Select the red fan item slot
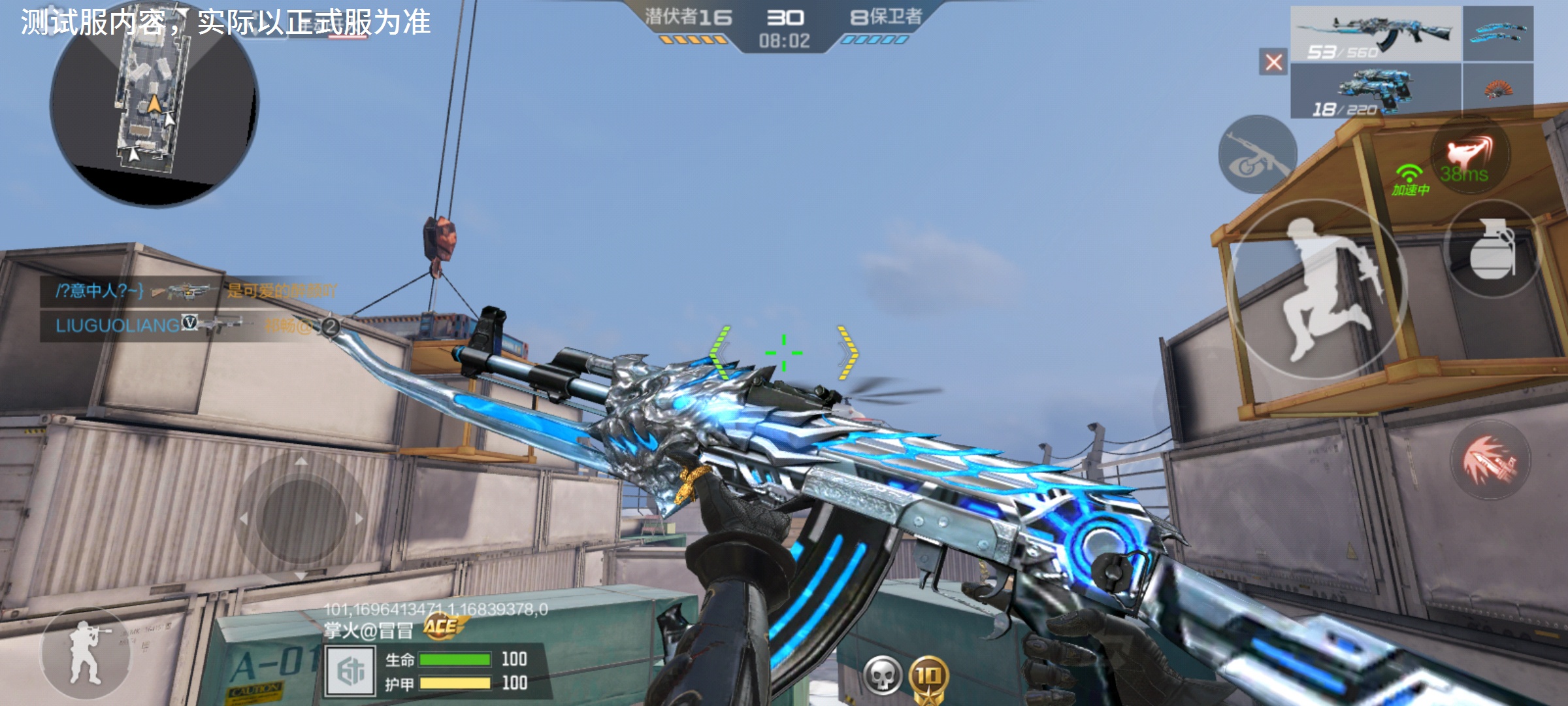The height and width of the screenshot is (706, 1568). 1497,90
